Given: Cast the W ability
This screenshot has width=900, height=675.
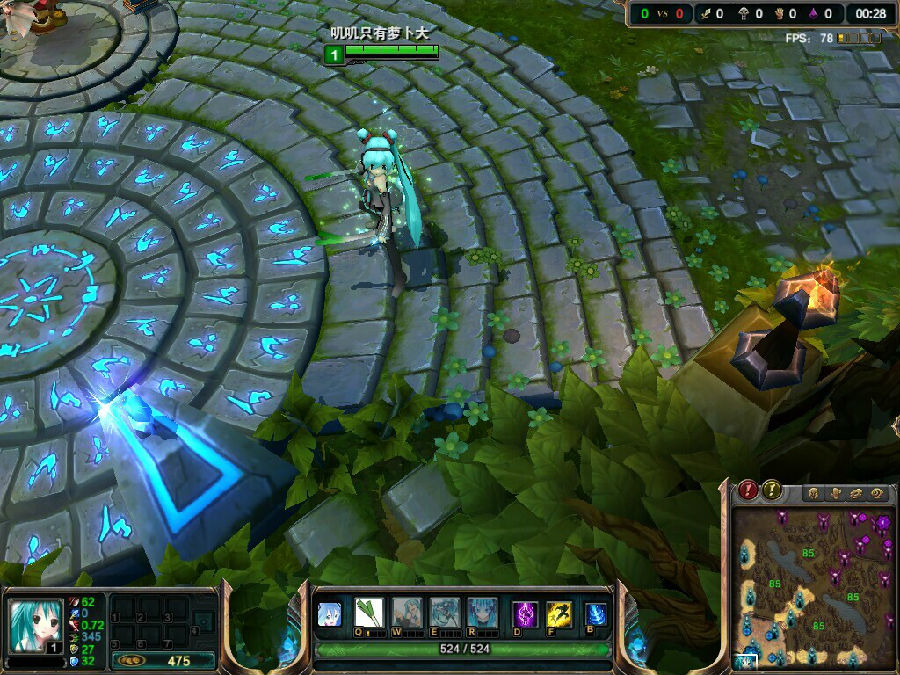Looking at the screenshot, I should (407, 613).
